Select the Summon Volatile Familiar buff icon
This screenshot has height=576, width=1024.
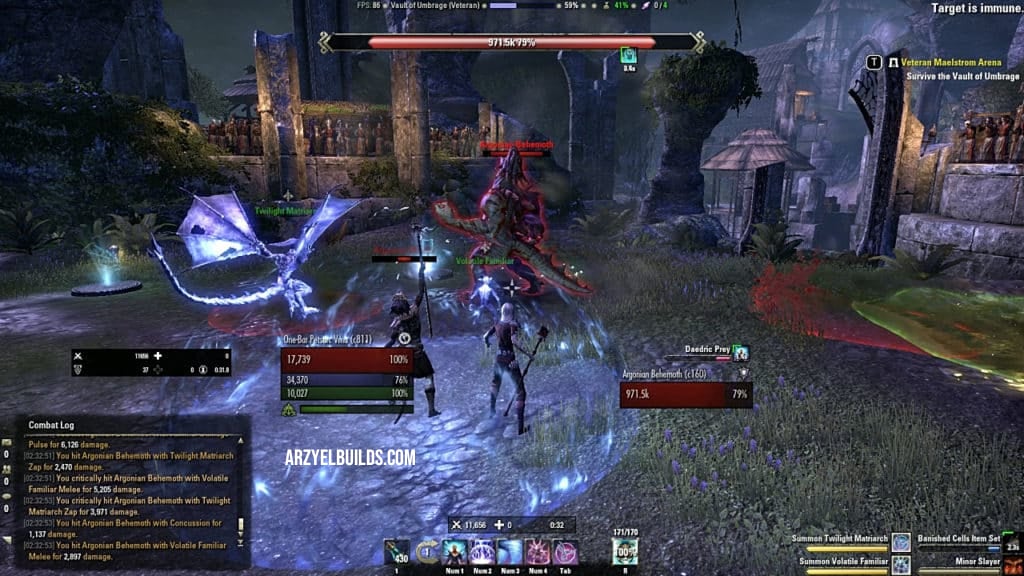pyautogui.click(x=901, y=563)
